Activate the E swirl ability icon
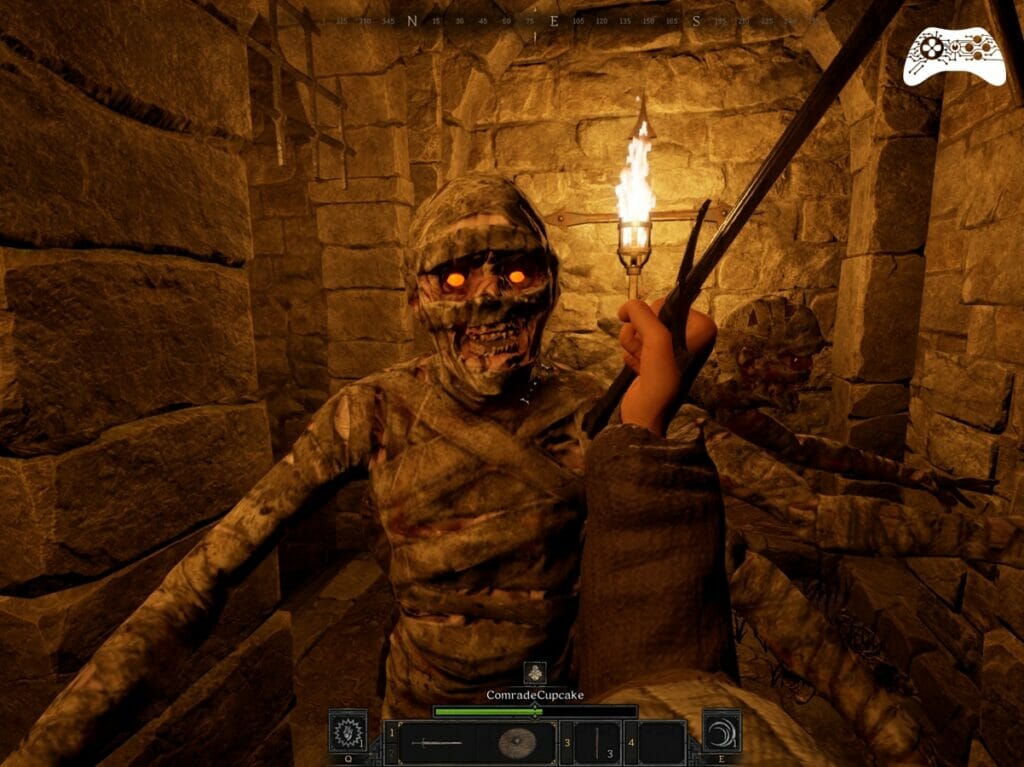This screenshot has height=767, width=1024. pyautogui.click(x=721, y=731)
